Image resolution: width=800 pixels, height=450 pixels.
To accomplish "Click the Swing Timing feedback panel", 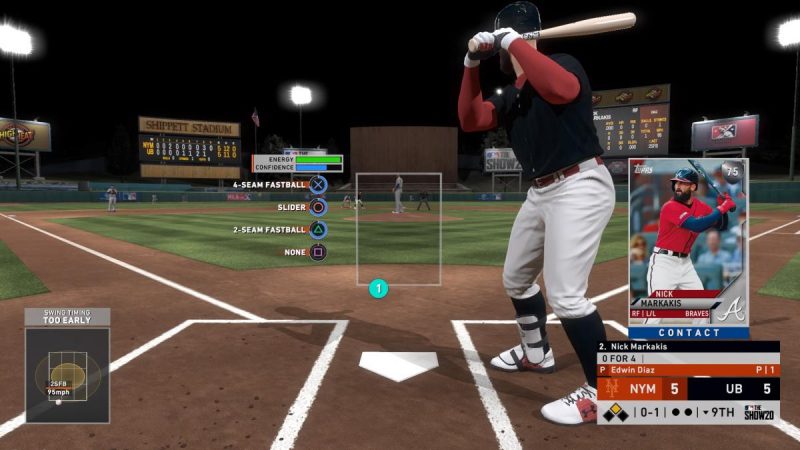I will [67, 365].
